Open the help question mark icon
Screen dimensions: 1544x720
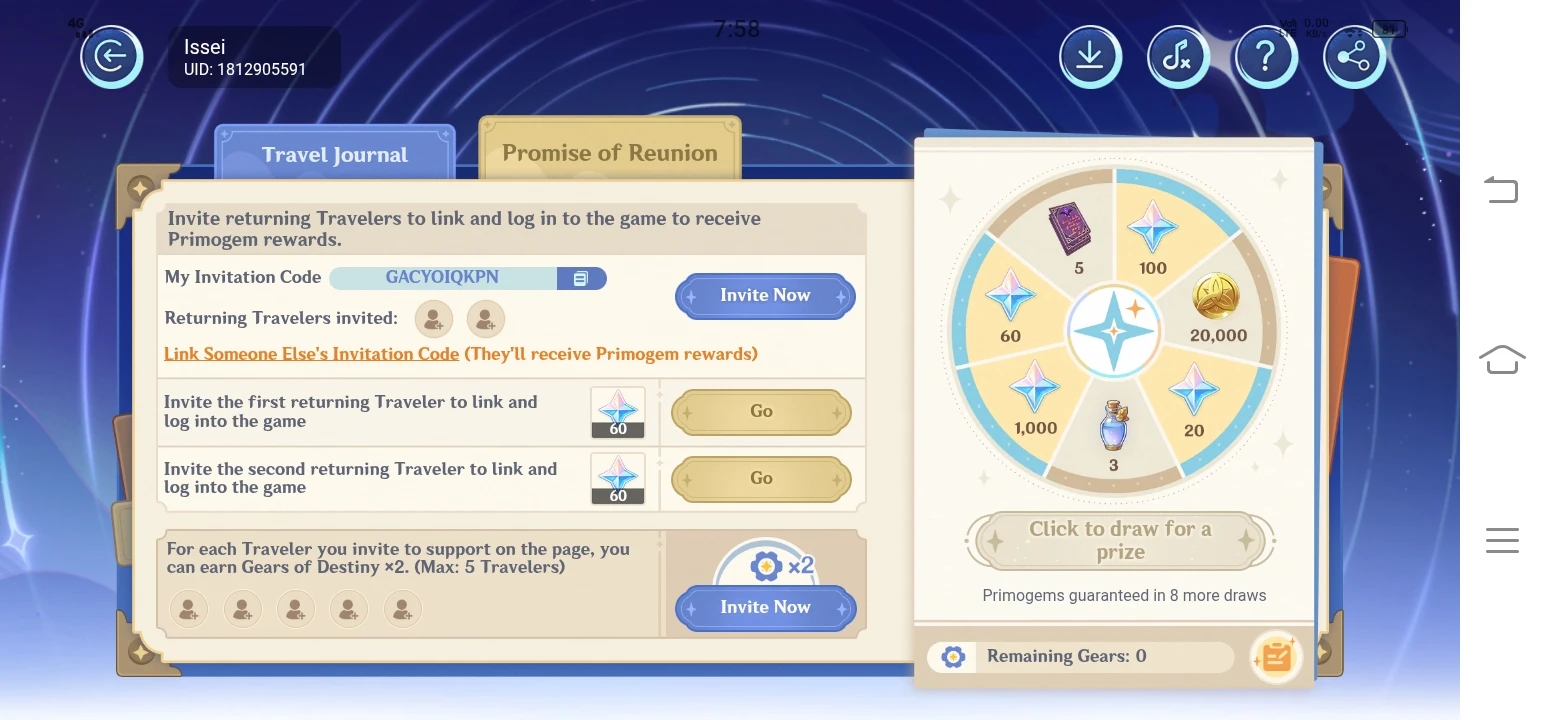click(1266, 57)
